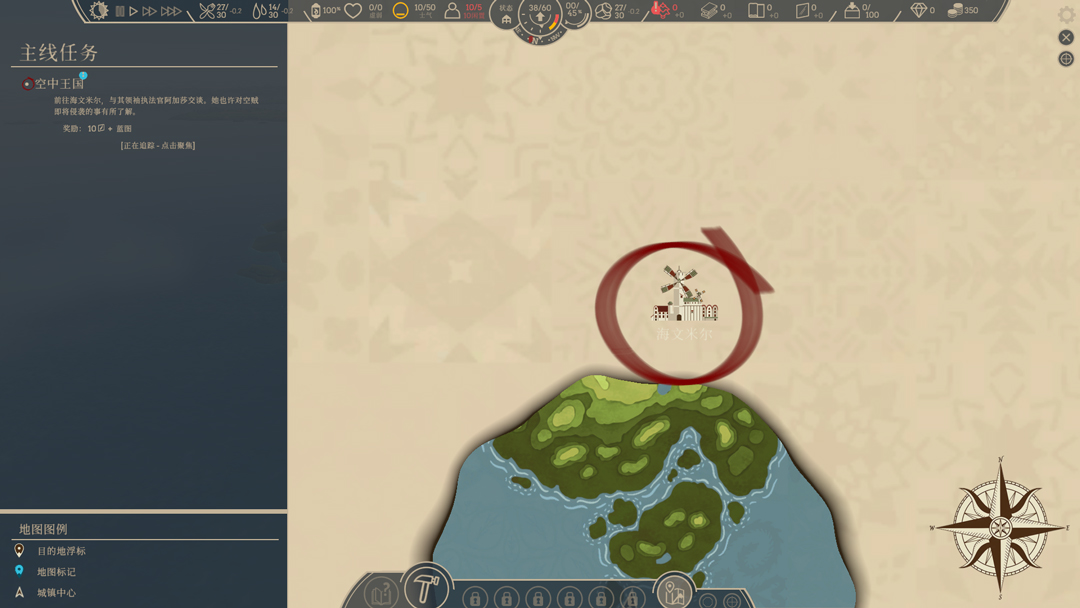Switch to double fast-forward speed
This screenshot has height=608, width=1080.
149,11
